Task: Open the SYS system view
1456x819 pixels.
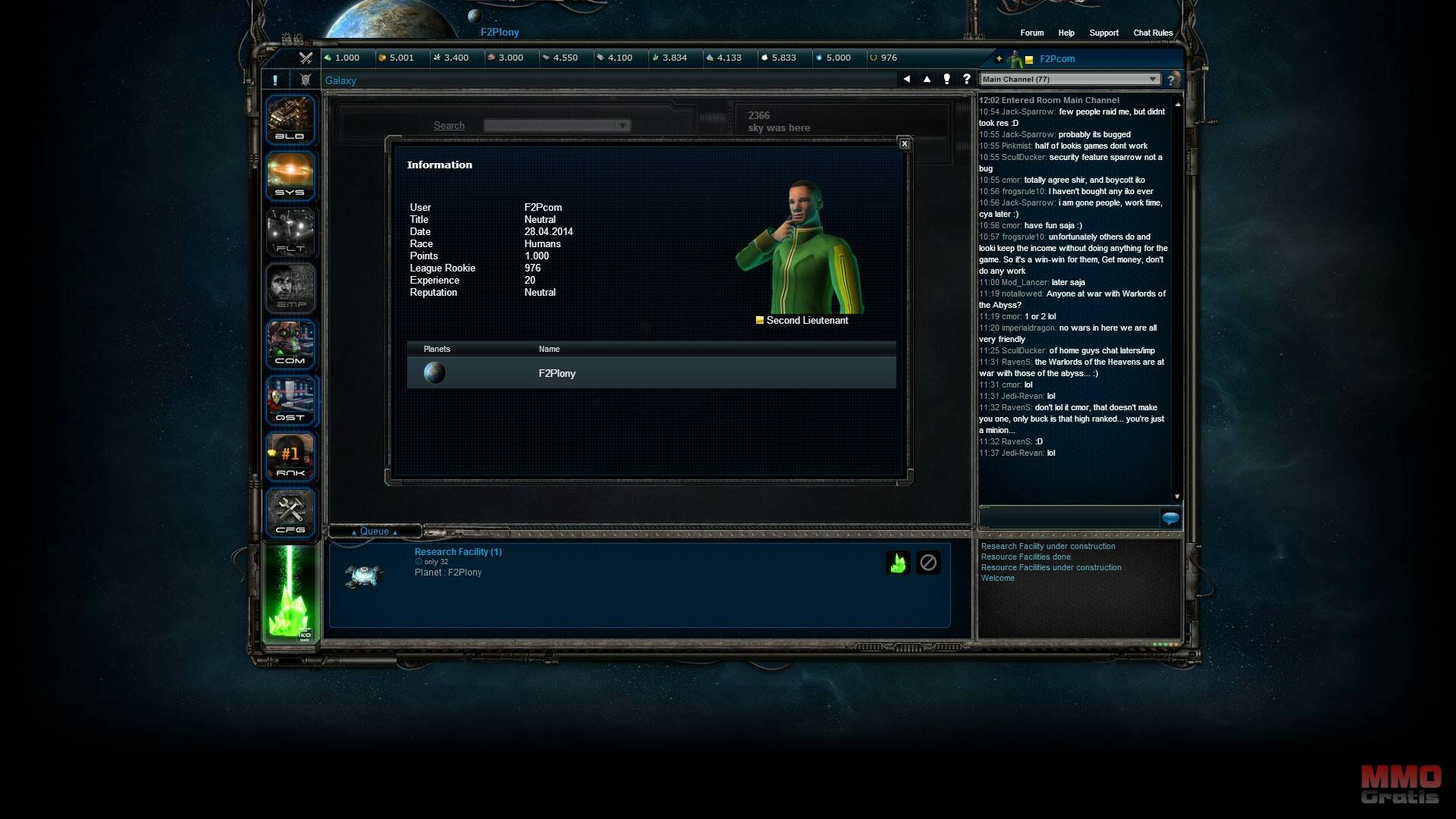Action: pos(290,176)
